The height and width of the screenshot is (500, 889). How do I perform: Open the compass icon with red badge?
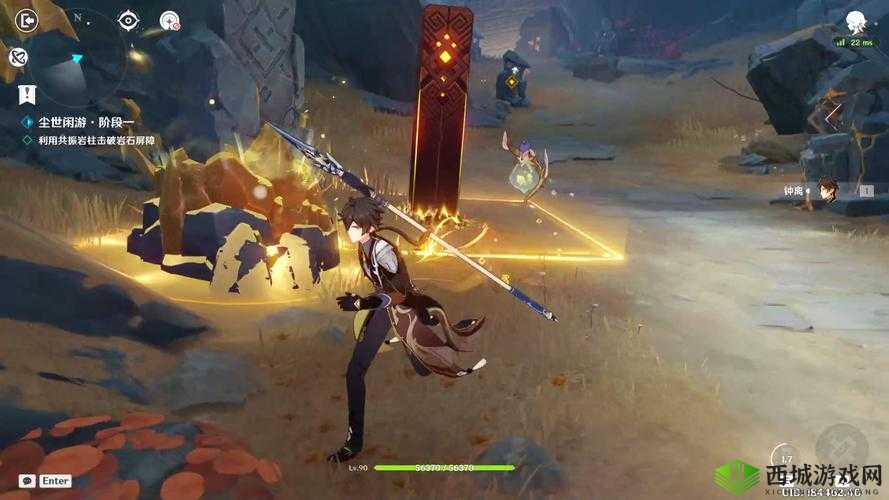point(170,20)
